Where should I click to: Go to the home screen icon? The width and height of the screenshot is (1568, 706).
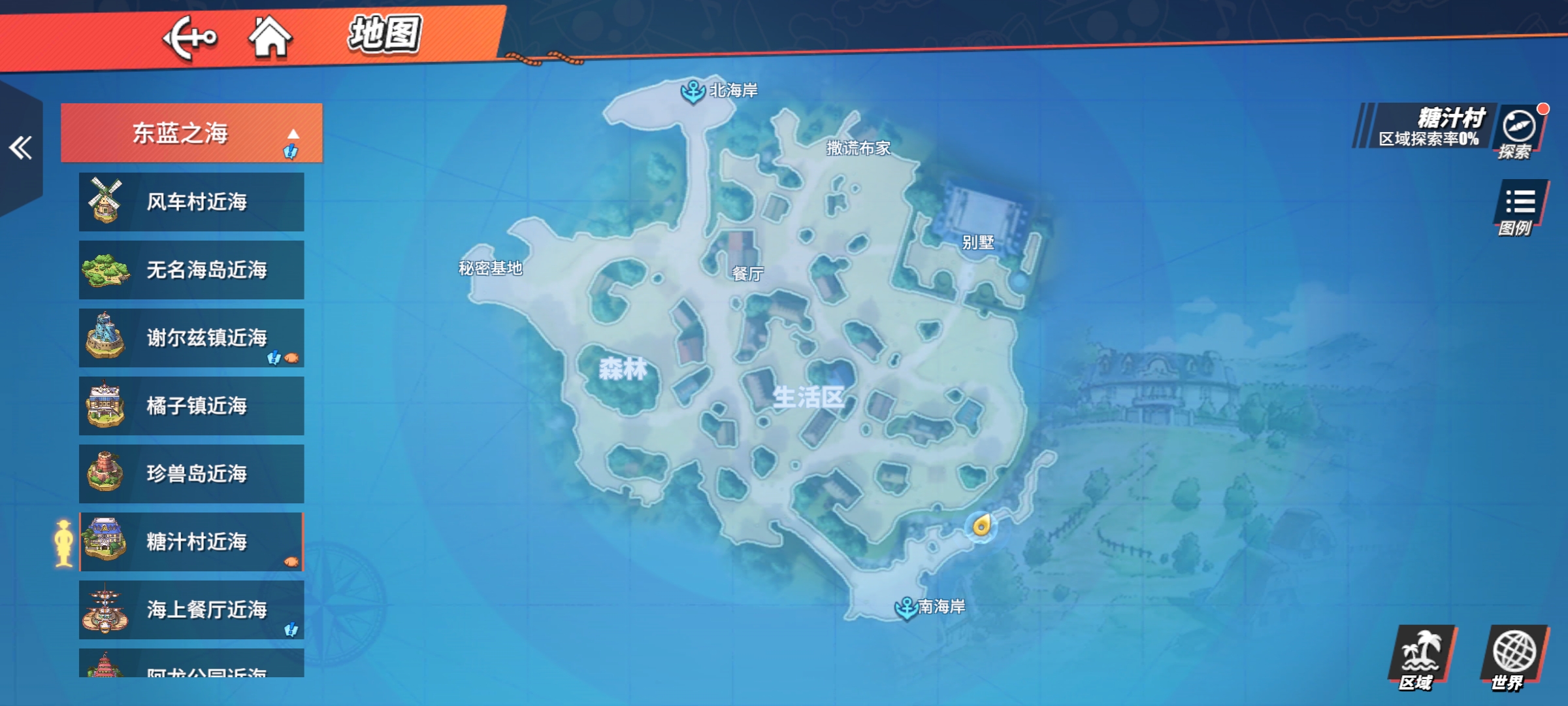[270, 37]
